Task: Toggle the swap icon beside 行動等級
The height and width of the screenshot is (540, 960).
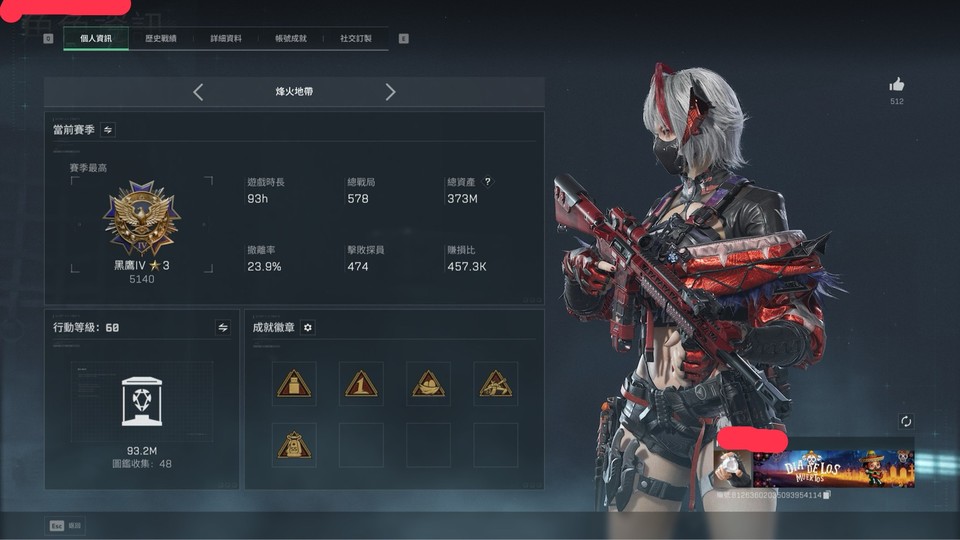Action: click(223, 327)
